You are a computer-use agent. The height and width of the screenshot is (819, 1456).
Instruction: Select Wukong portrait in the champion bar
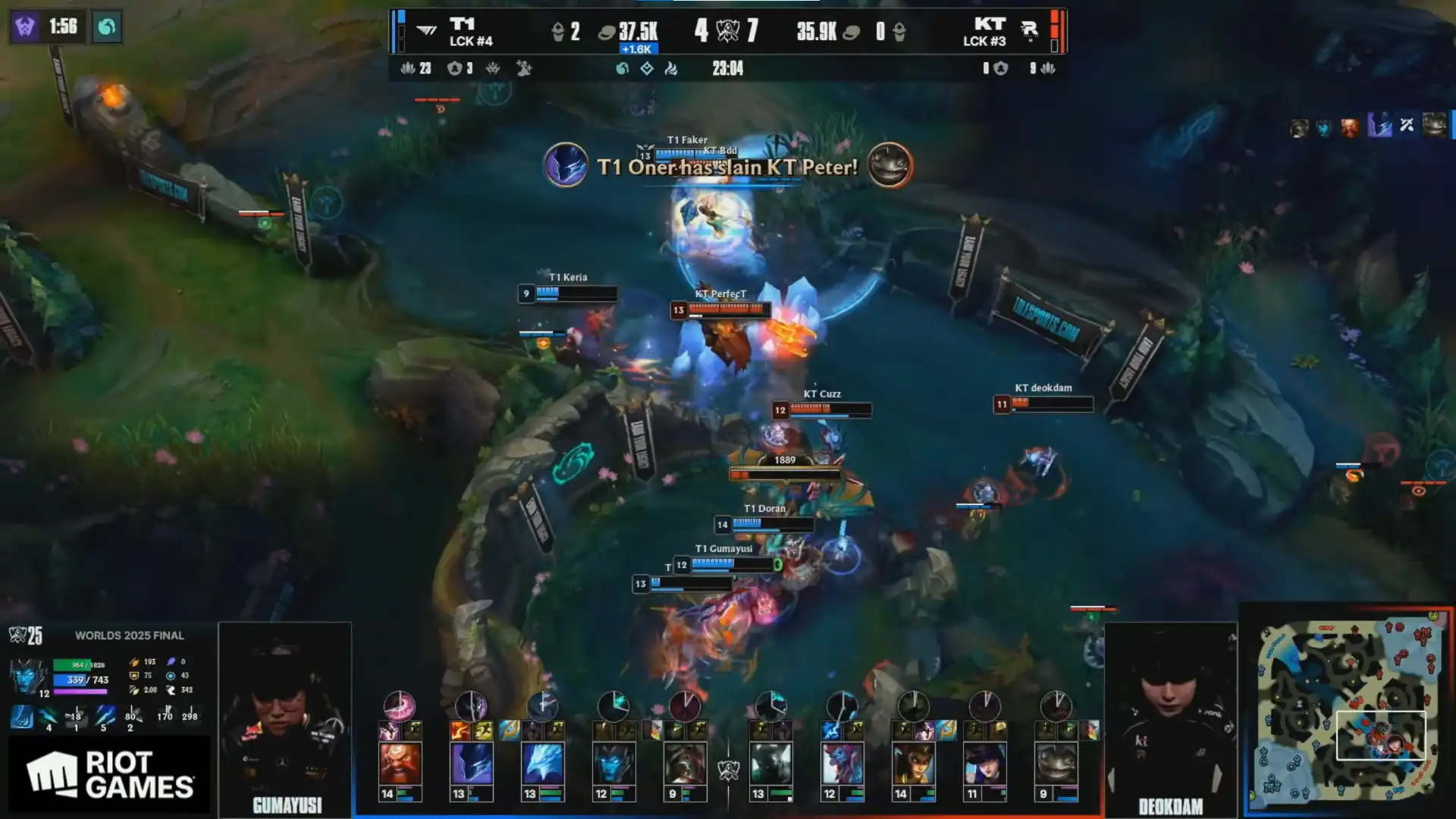pos(913,763)
